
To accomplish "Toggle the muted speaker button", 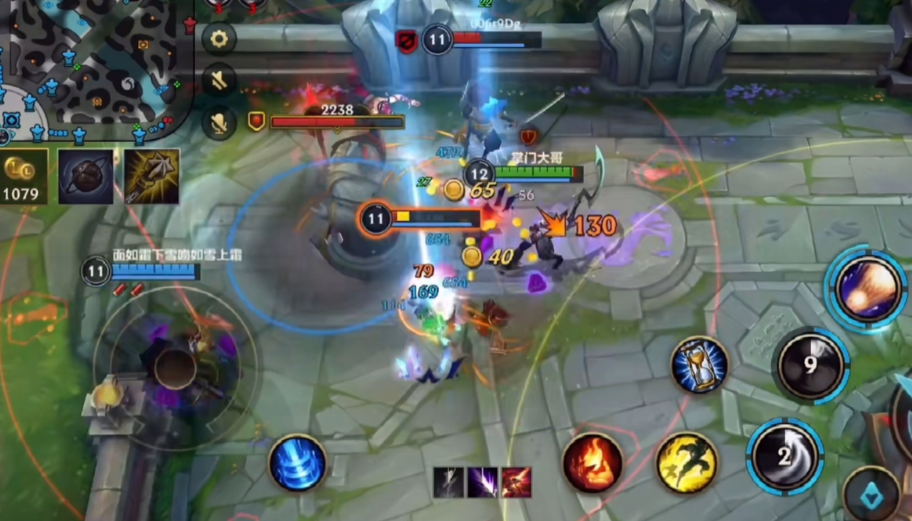I will click(219, 80).
